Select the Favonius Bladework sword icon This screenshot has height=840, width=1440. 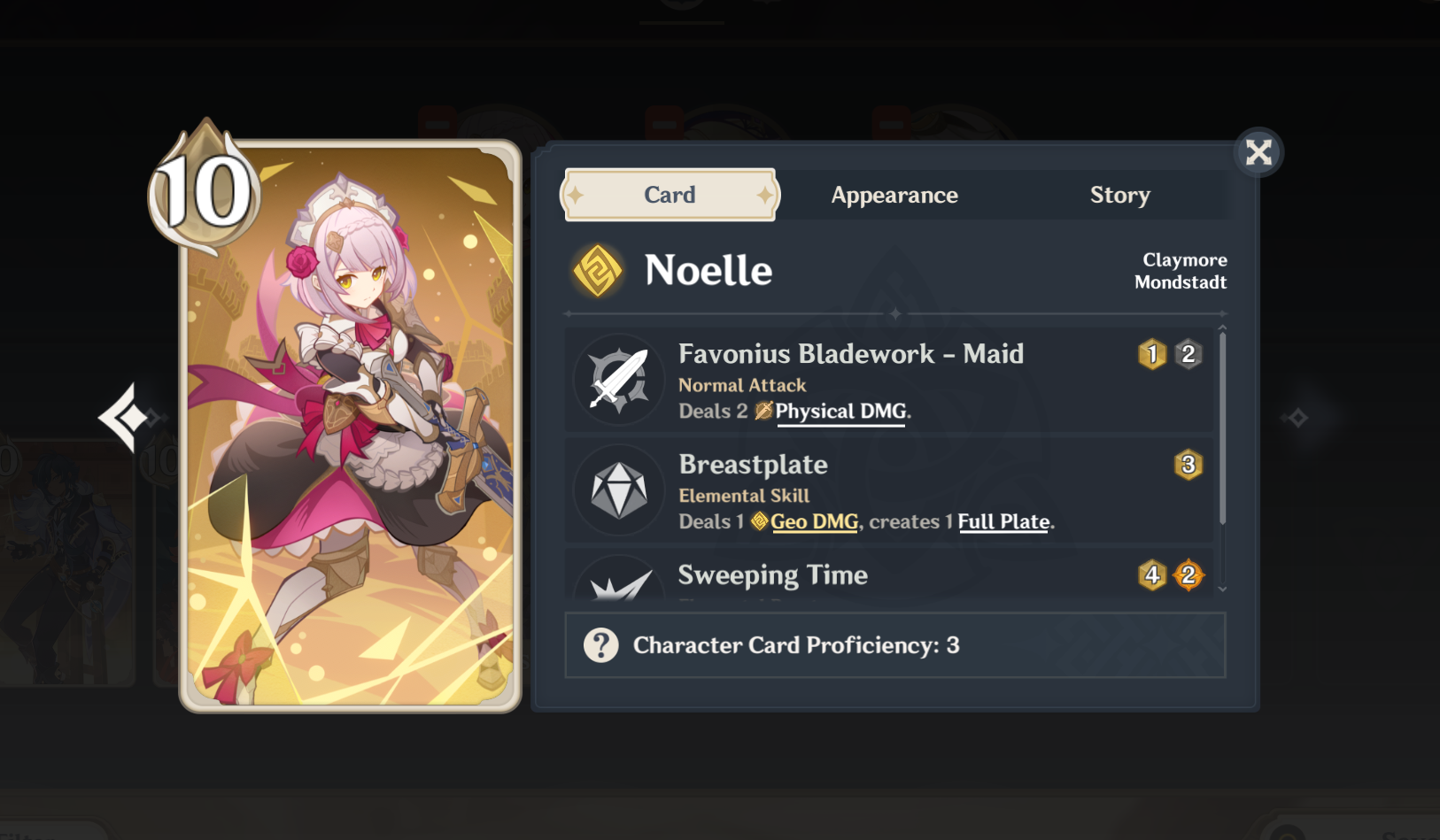[620, 379]
